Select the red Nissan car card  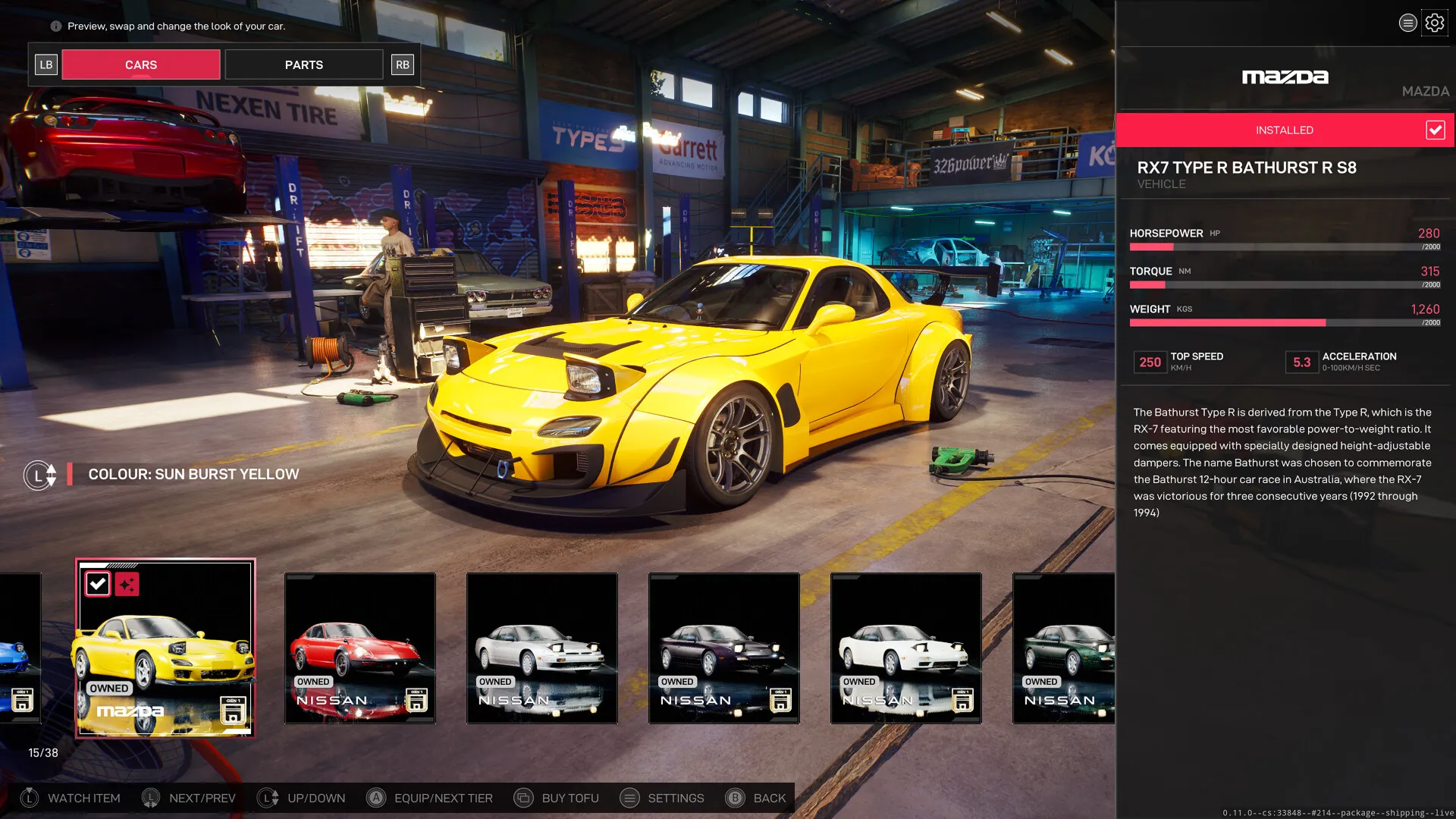click(359, 648)
